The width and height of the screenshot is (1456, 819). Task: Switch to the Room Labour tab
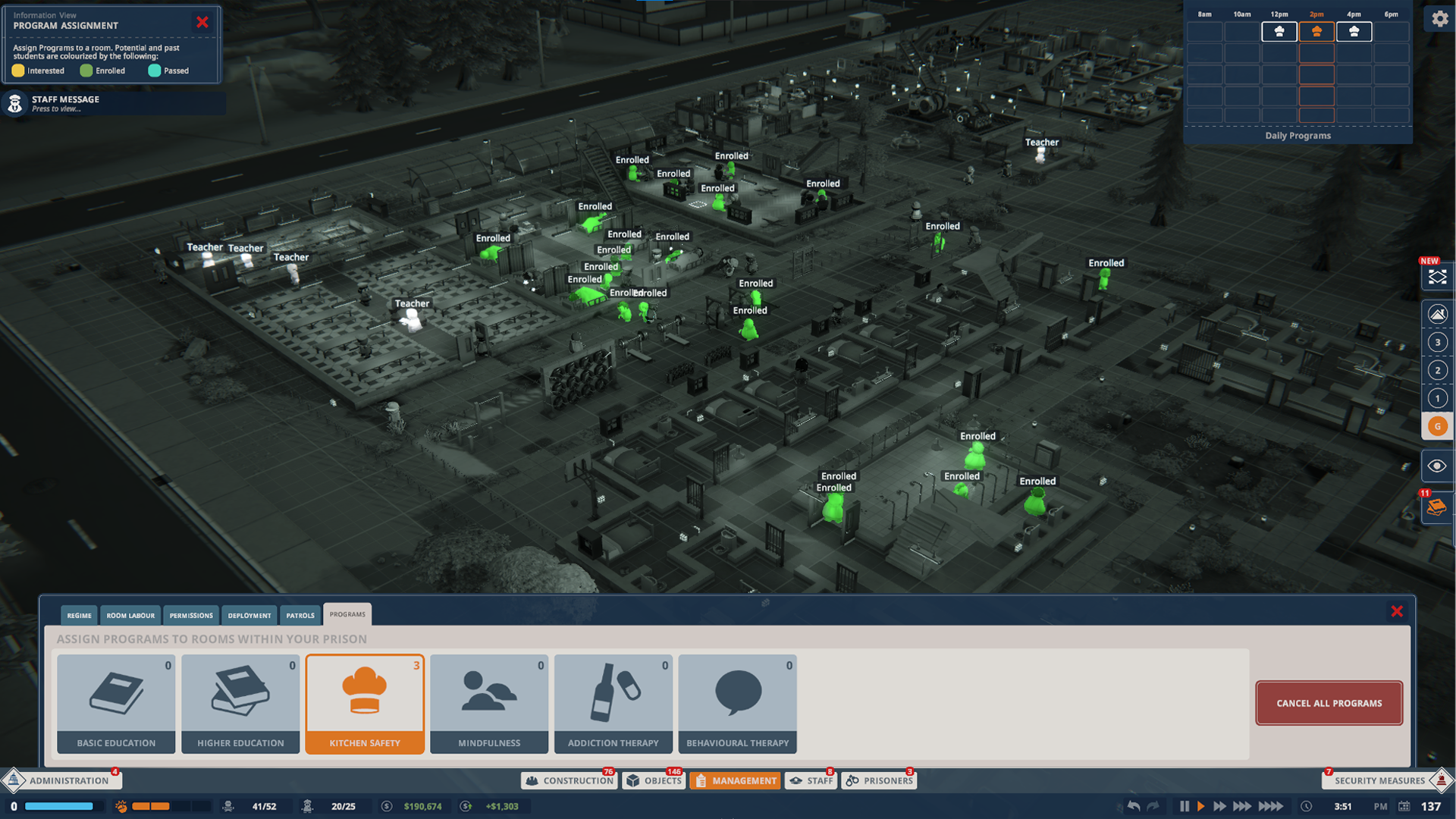(x=130, y=615)
